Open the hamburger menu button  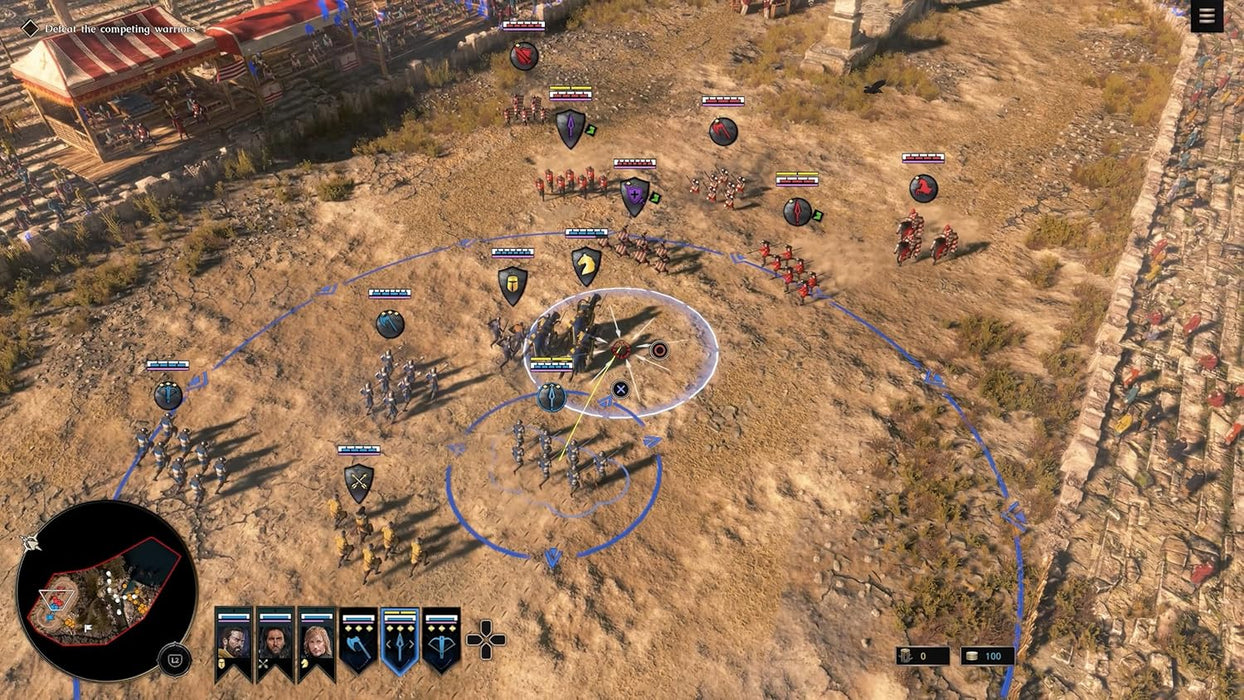[1207, 16]
